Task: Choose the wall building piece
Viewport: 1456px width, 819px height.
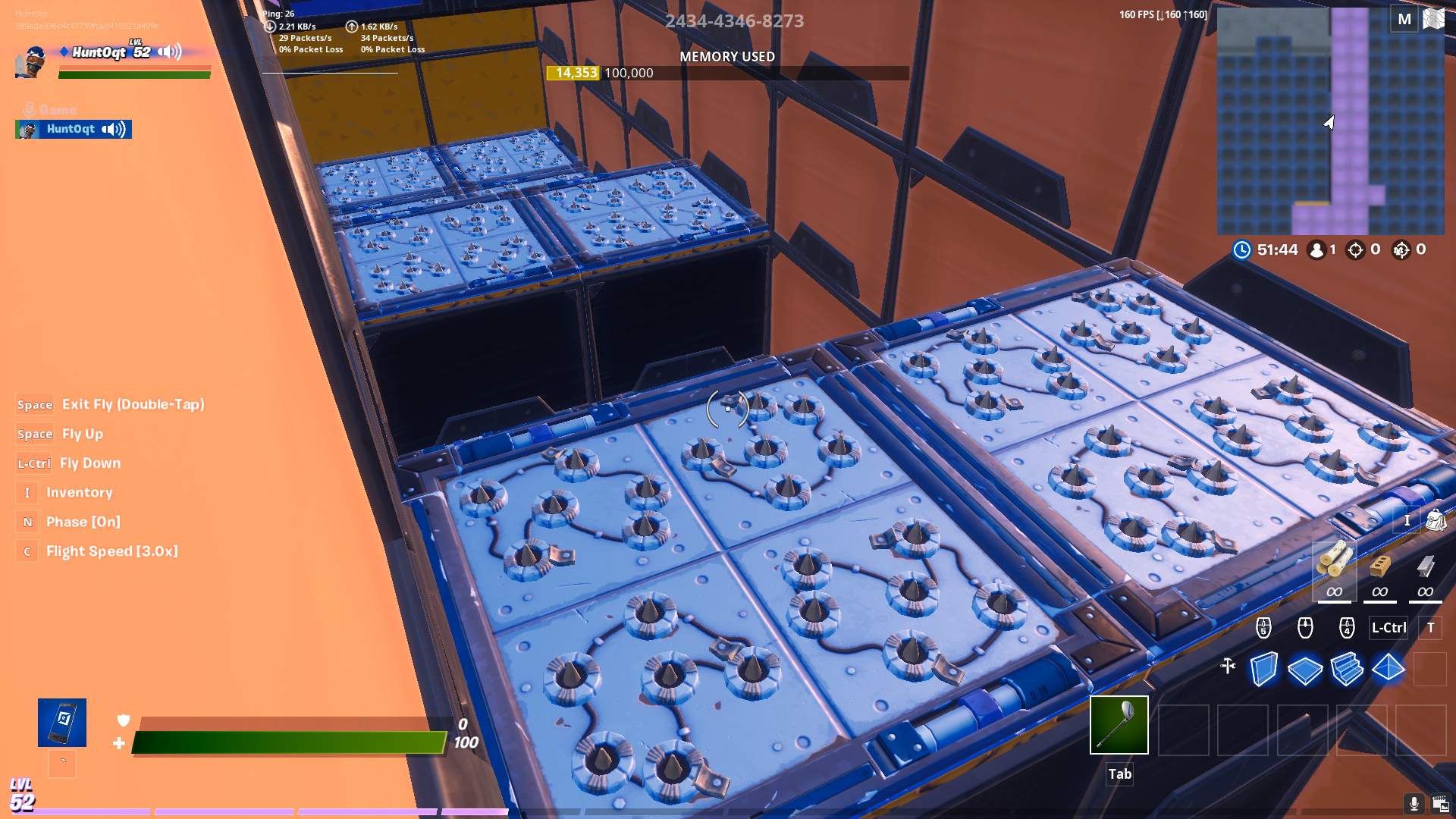Action: [1263, 670]
